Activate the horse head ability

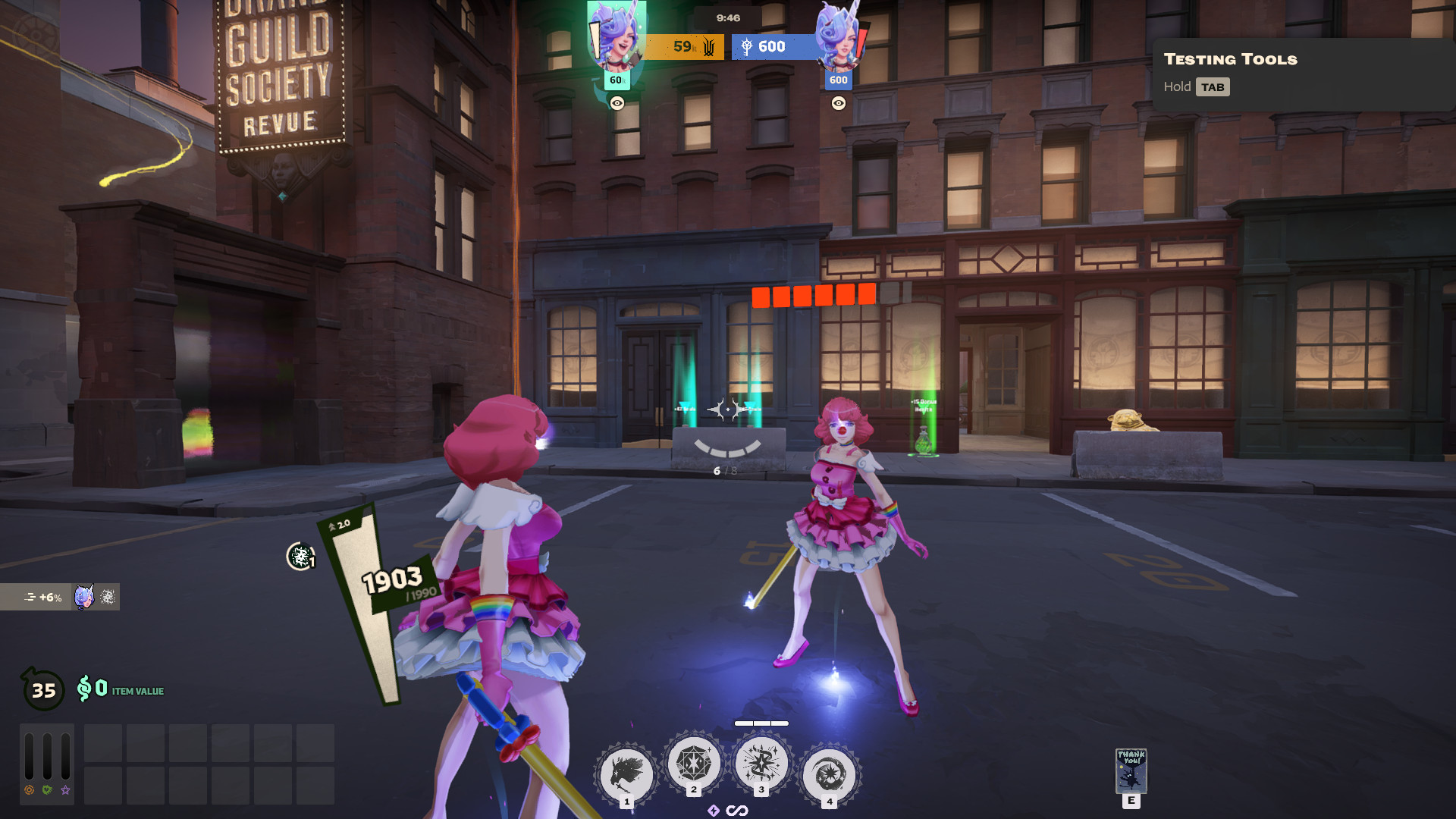click(626, 775)
